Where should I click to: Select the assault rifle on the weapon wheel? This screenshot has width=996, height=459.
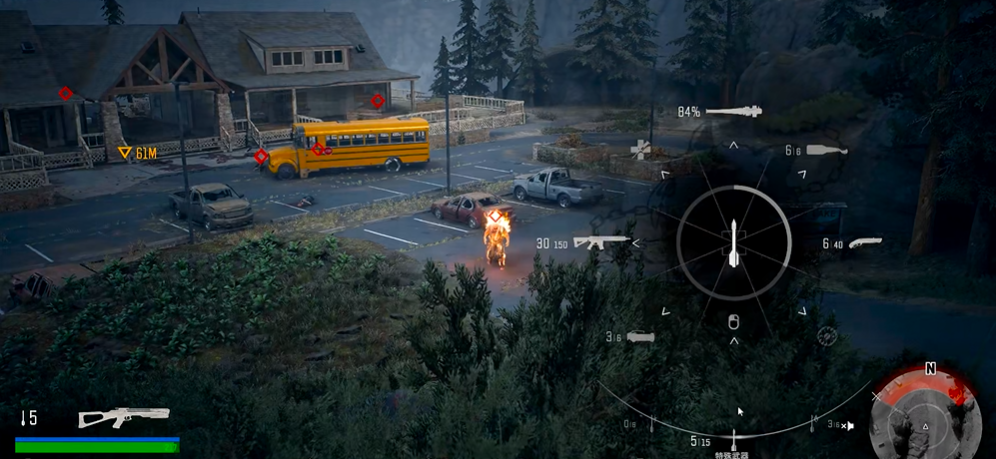click(x=601, y=241)
